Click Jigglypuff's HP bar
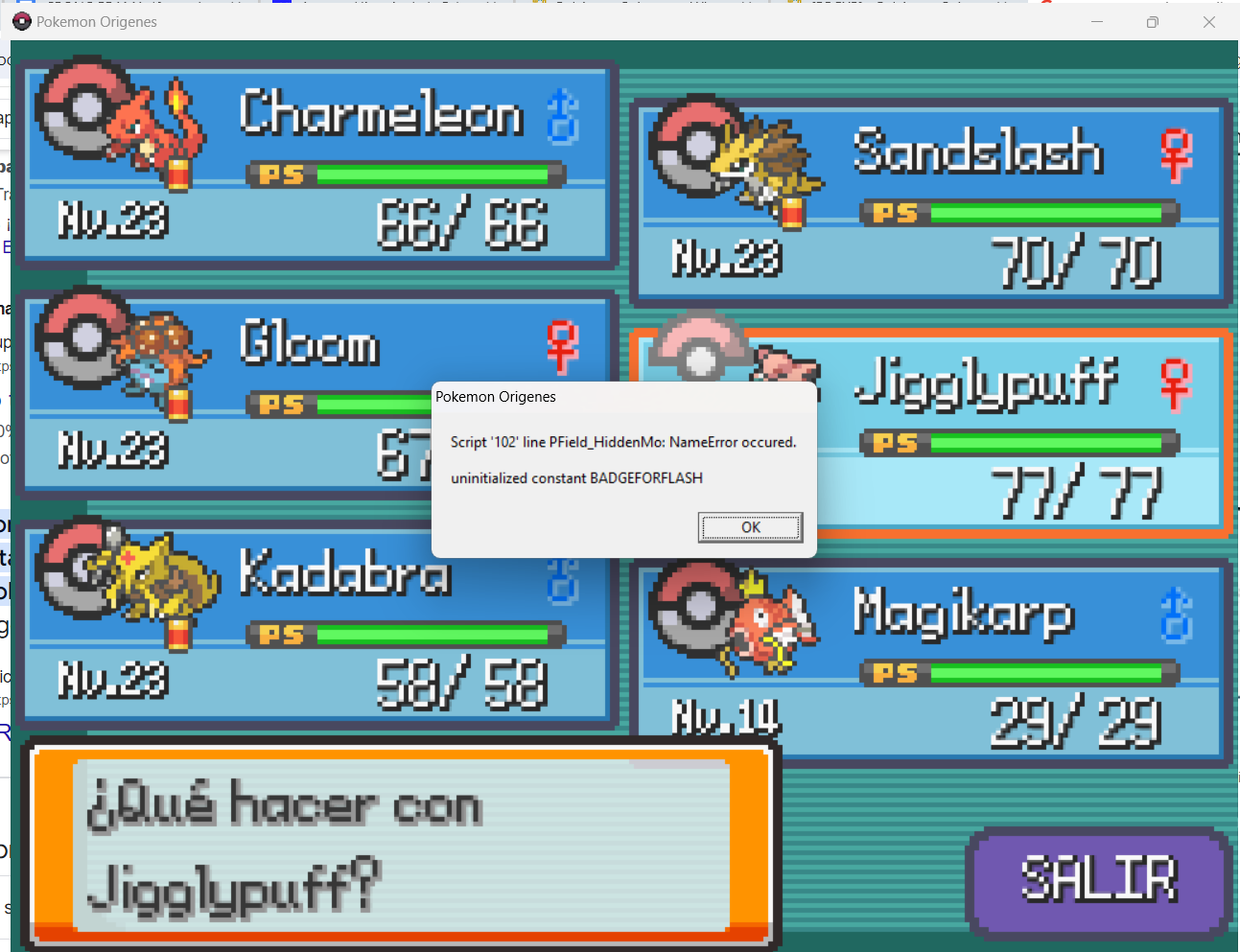 pyautogui.click(x=1045, y=443)
